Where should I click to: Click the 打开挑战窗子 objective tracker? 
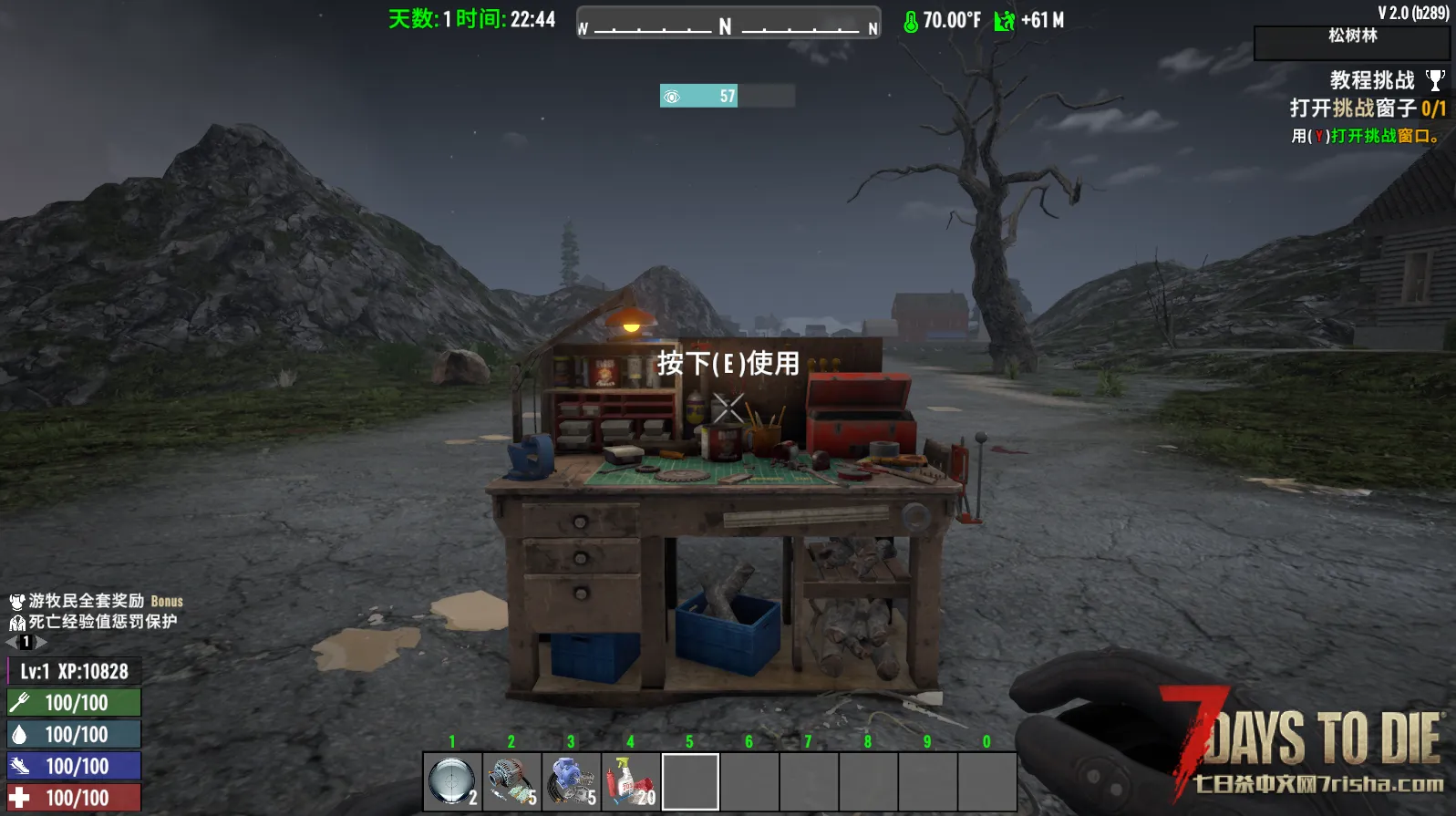tap(1367, 108)
